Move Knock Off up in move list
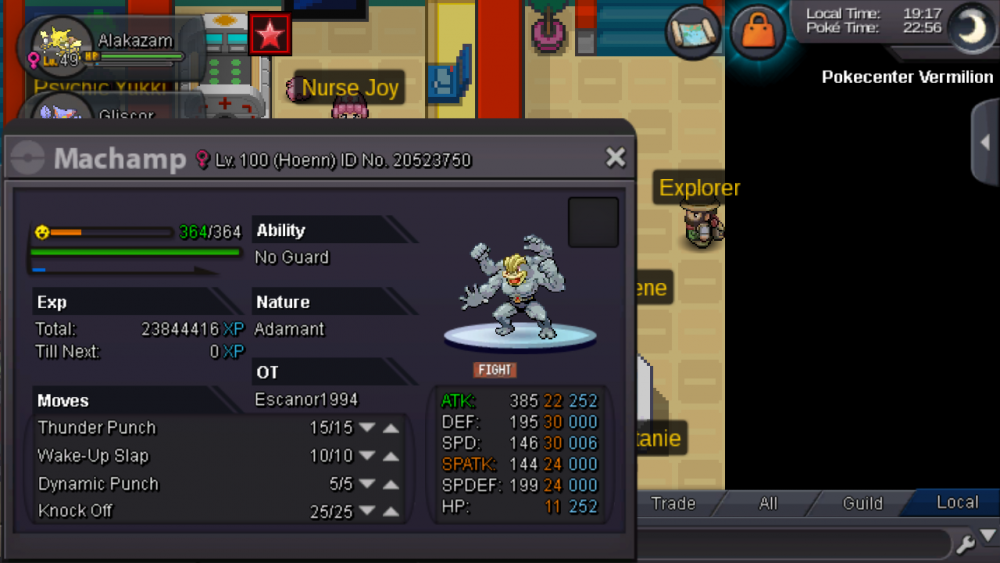The image size is (1000, 563). (391, 512)
